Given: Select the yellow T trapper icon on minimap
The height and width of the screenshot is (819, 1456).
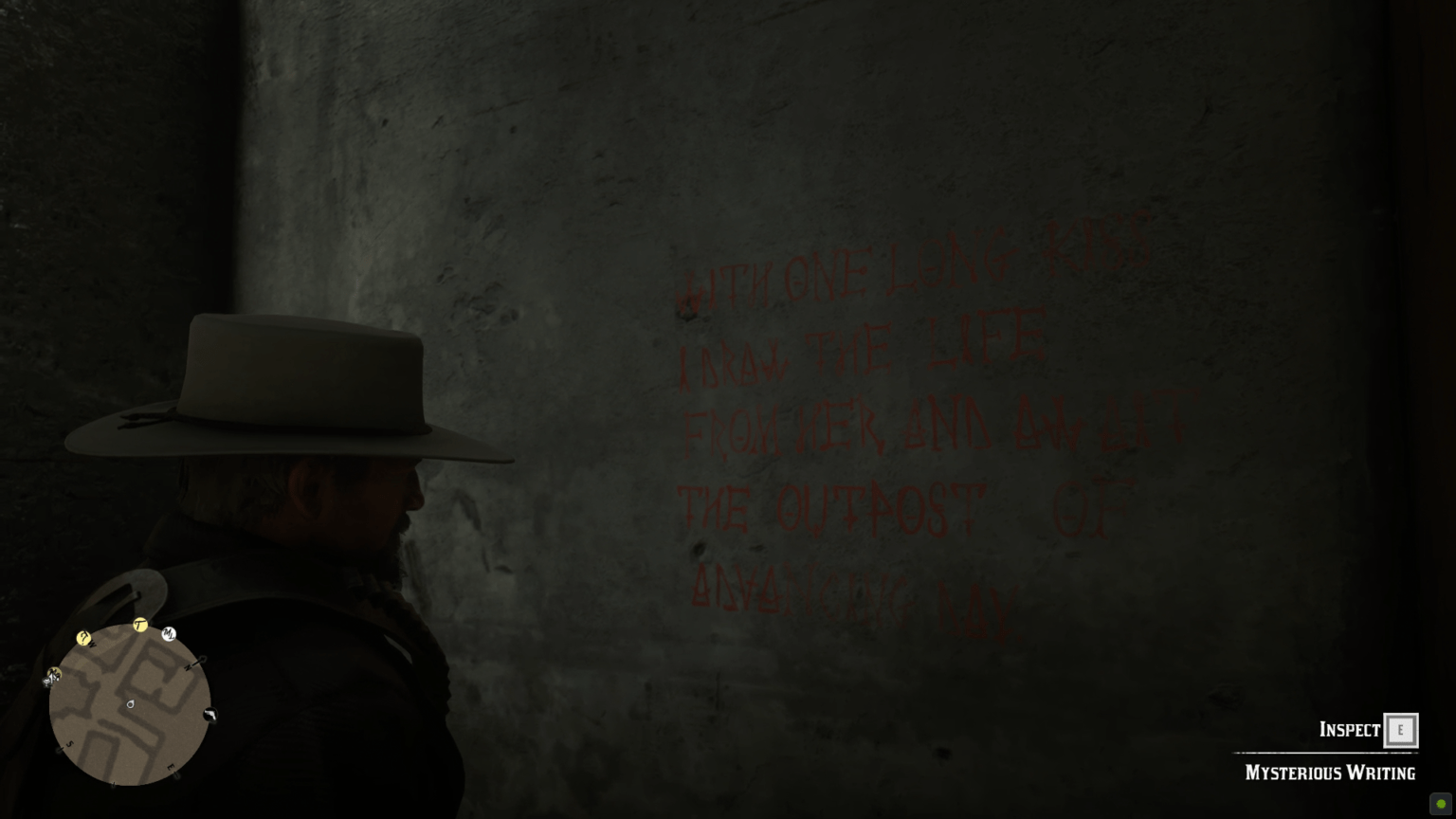Looking at the screenshot, I should tap(138, 624).
